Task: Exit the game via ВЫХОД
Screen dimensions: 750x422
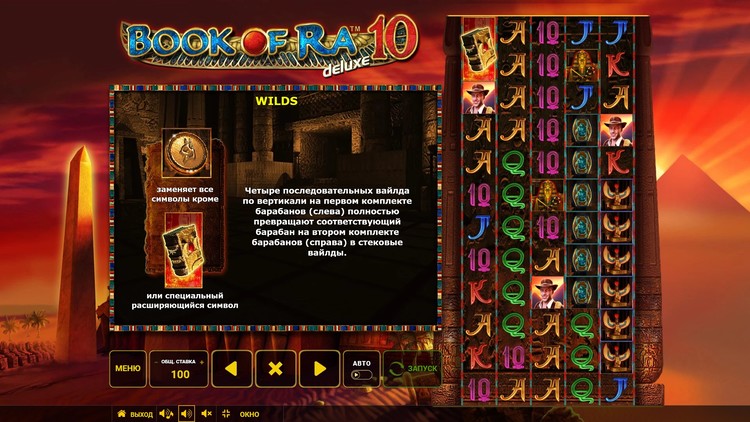Action: point(135,413)
